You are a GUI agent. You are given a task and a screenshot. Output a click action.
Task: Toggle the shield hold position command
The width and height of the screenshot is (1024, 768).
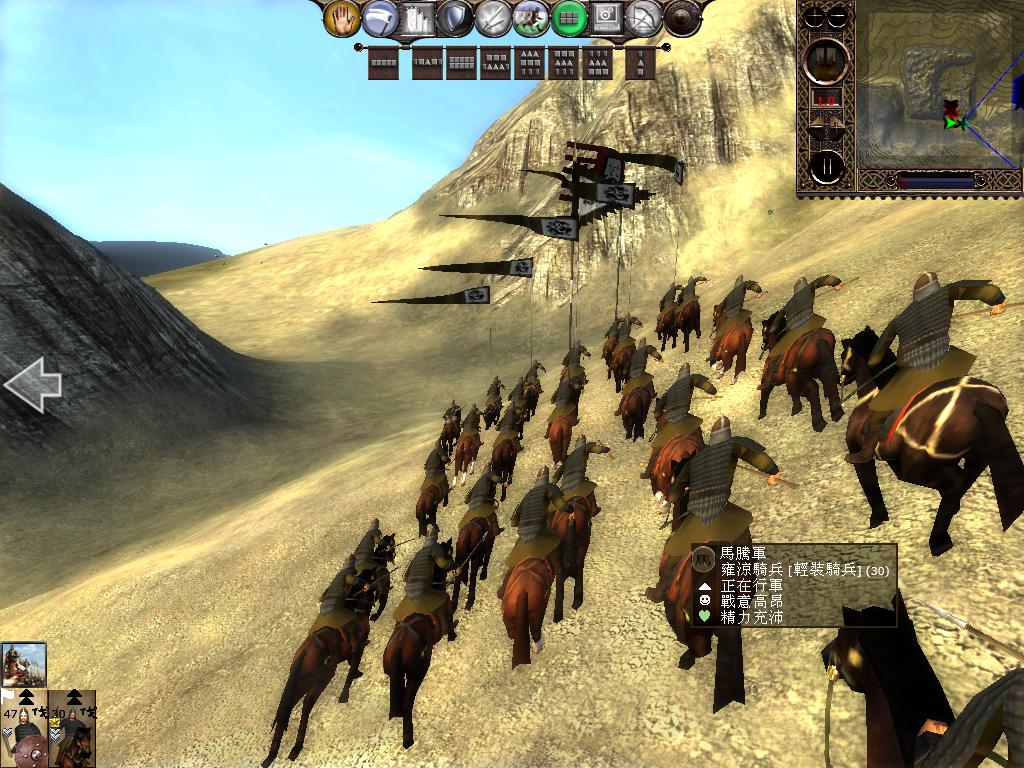pyautogui.click(x=455, y=17)
